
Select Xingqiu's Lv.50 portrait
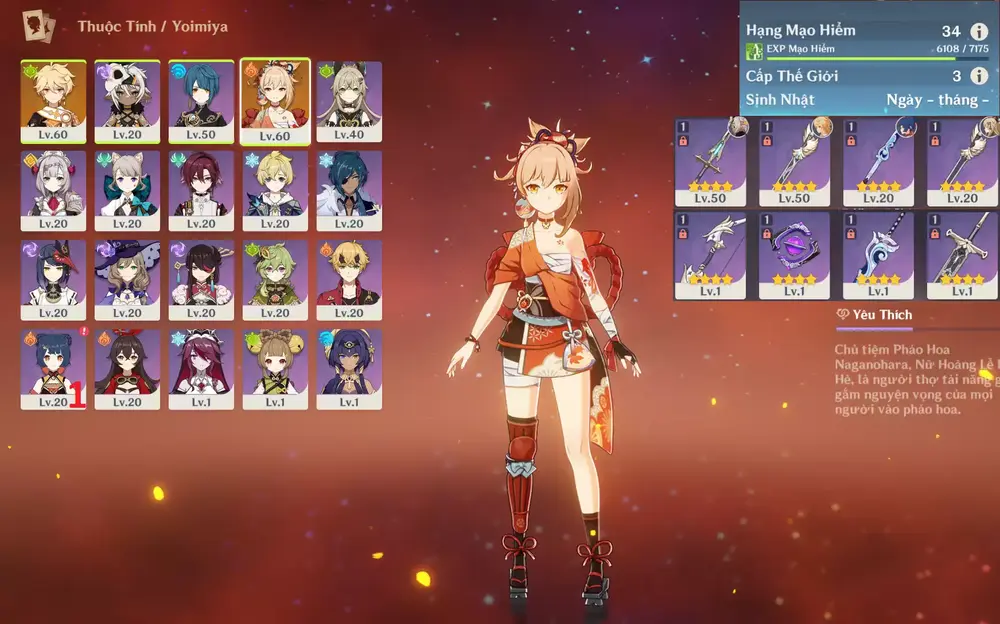click(201, 101)
